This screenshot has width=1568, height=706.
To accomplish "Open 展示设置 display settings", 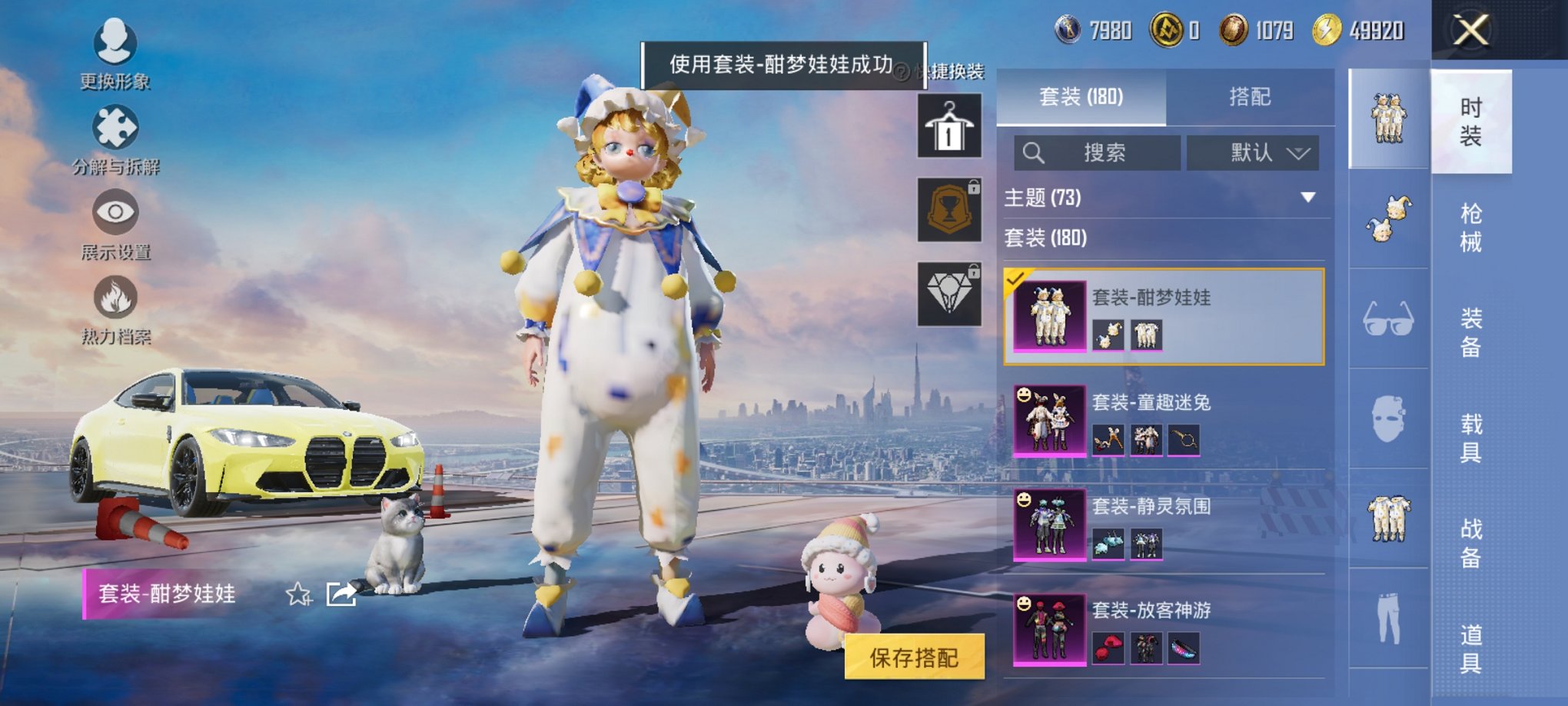I will (114, 213).
